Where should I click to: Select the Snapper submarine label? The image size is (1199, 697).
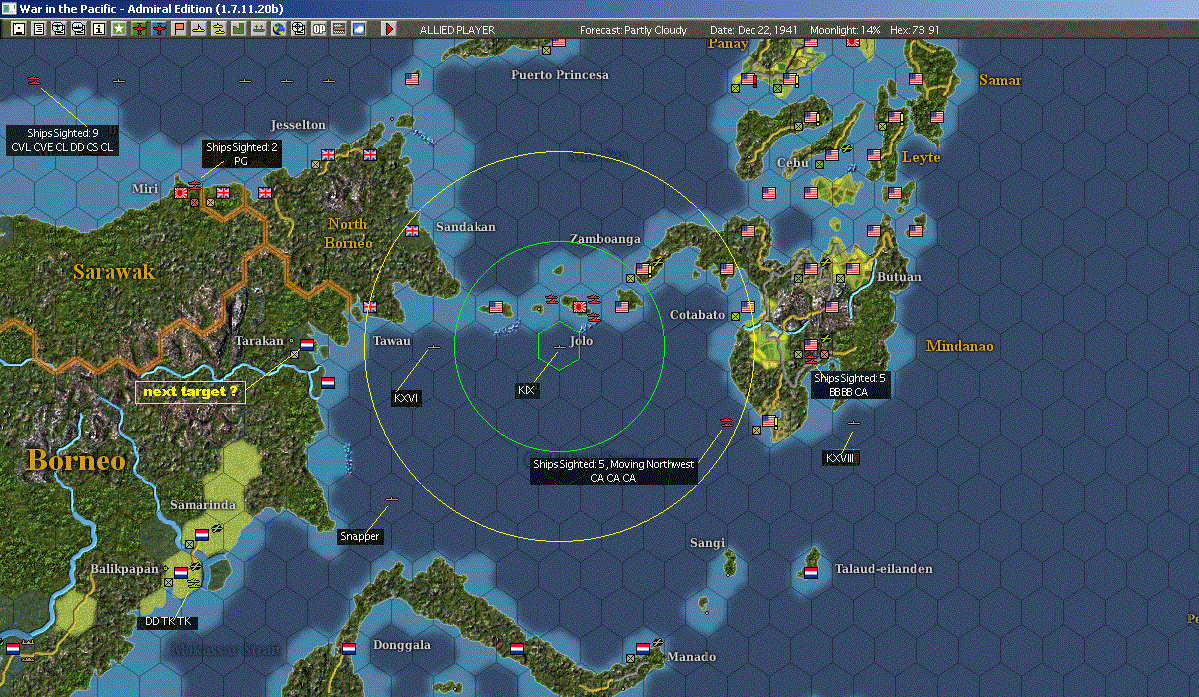pyautogui.click(x=359, y=537)
